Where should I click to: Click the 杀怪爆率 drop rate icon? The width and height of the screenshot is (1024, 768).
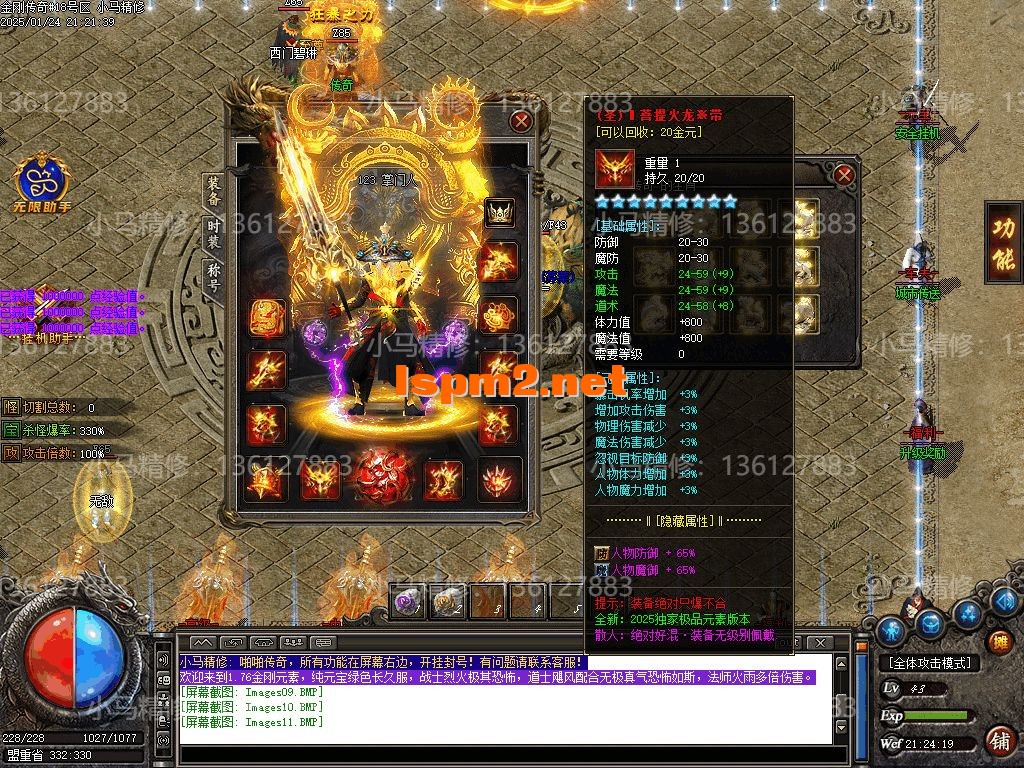point(10,430)
